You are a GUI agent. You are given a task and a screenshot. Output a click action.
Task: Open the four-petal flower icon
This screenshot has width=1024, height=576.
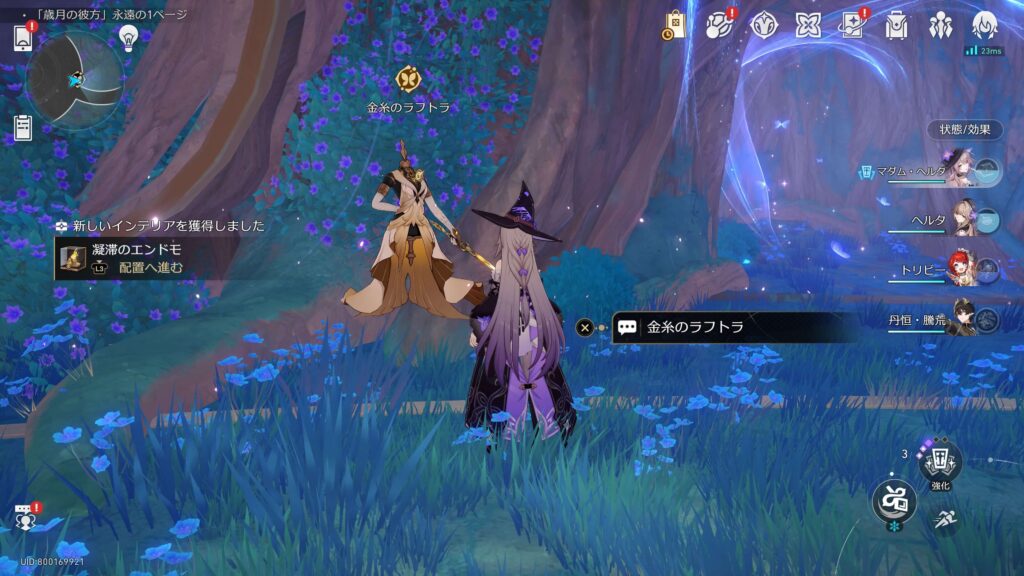click(808, 25)
